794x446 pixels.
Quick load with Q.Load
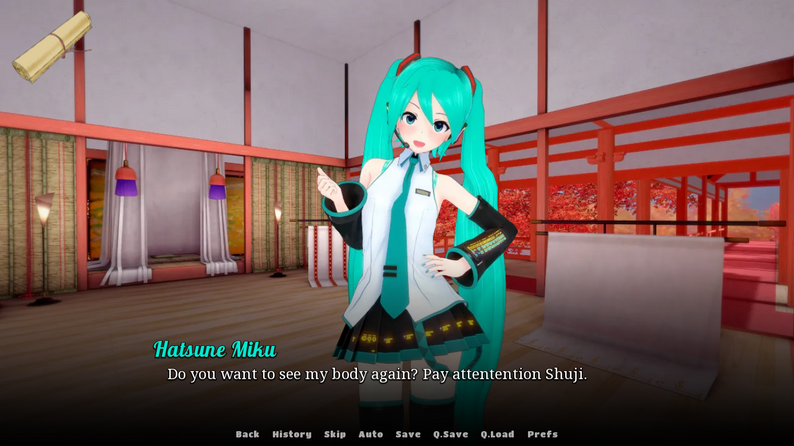[x=497, y=434]
